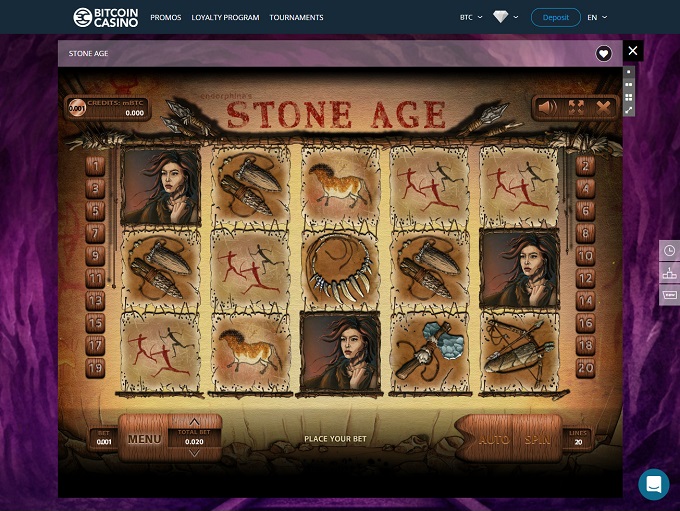Open the Tournaments page

tap(296, 18)
